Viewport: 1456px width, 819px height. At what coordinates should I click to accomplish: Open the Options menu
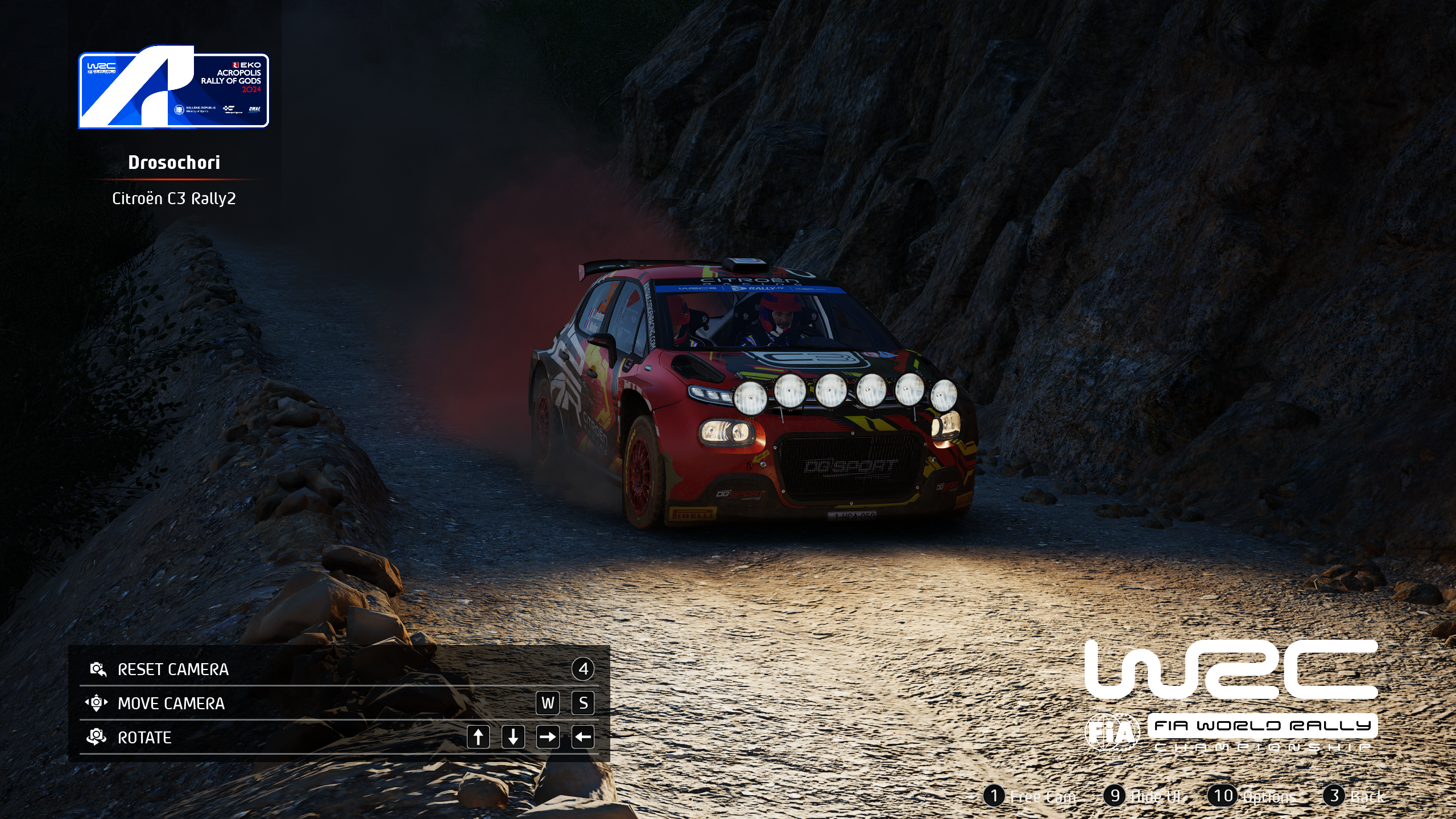[x=1254, y=796]
